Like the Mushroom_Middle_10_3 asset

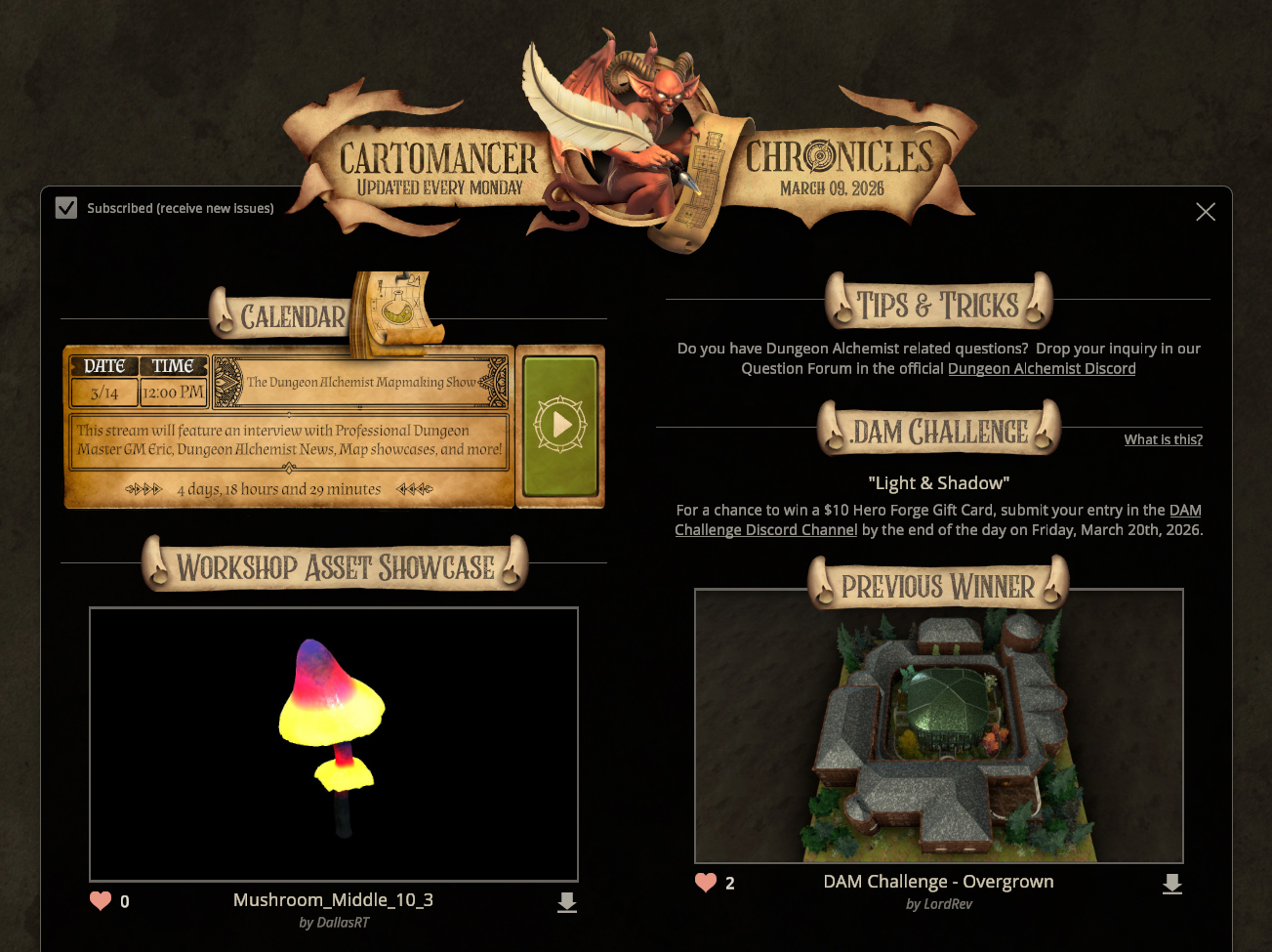(101, 901)
